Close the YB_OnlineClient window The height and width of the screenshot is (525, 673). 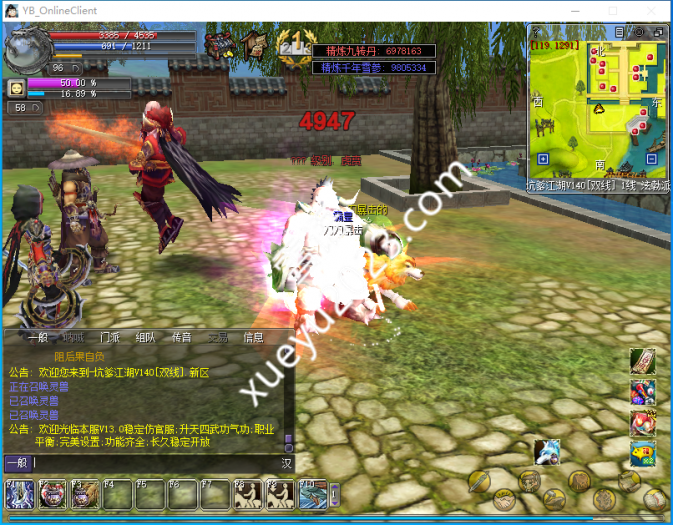pos(654,10)
